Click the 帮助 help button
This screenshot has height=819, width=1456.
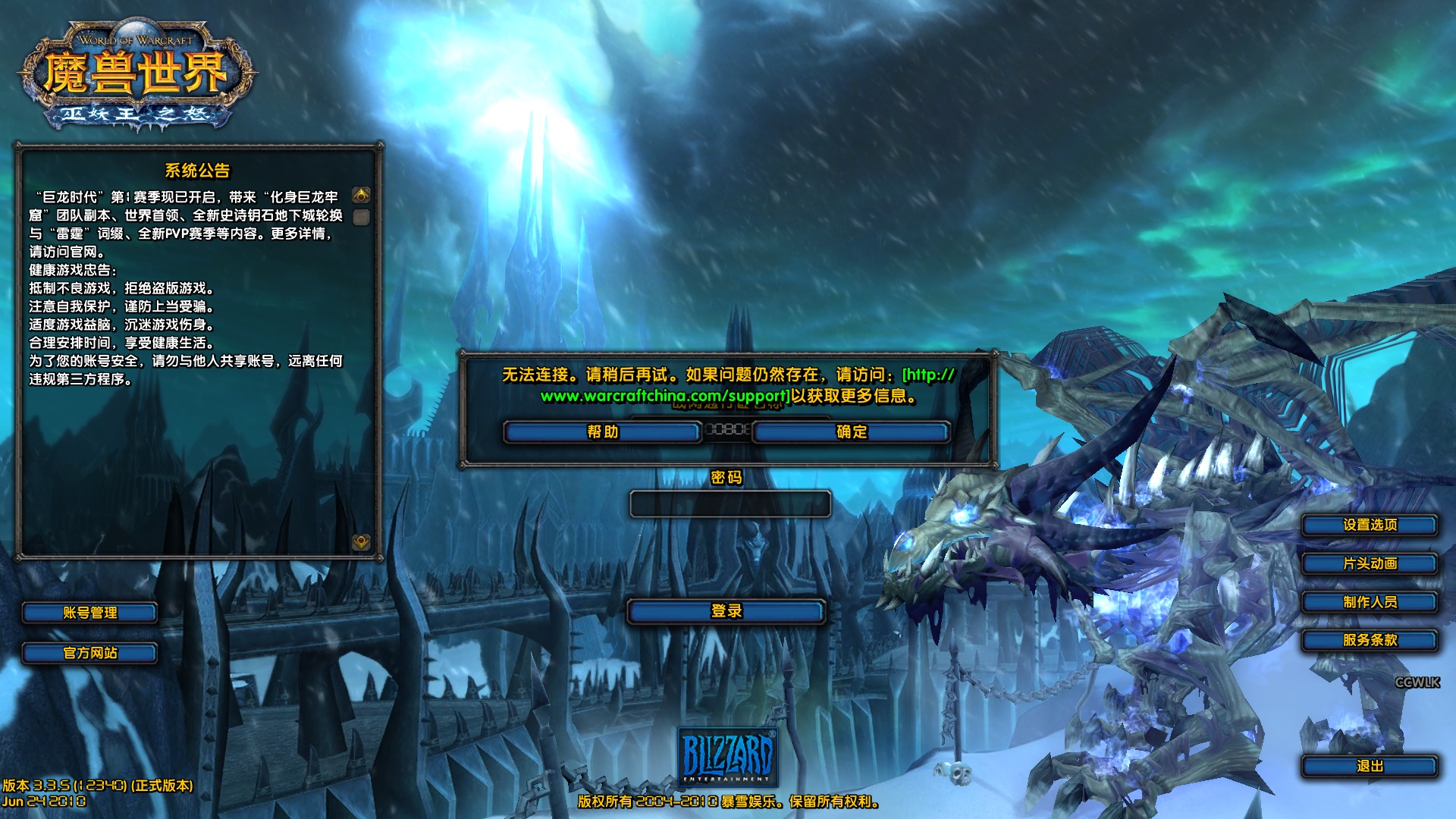coord(602,432)
